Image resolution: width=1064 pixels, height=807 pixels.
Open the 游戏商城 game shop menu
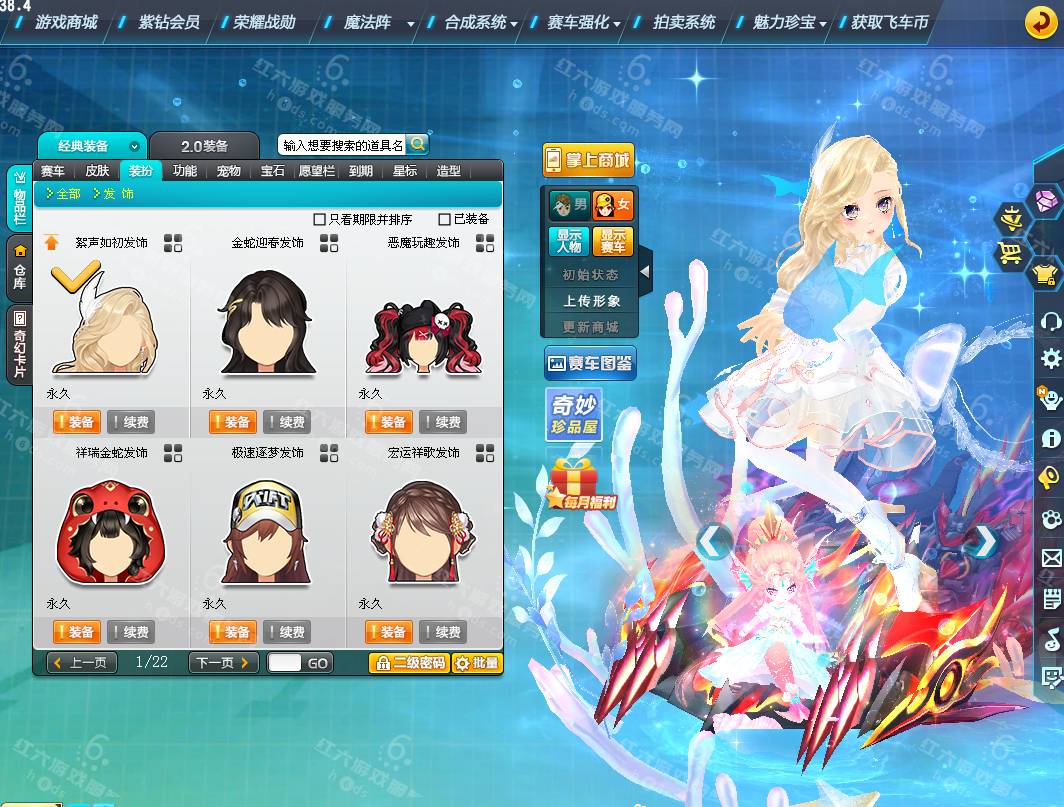[66, 22]
